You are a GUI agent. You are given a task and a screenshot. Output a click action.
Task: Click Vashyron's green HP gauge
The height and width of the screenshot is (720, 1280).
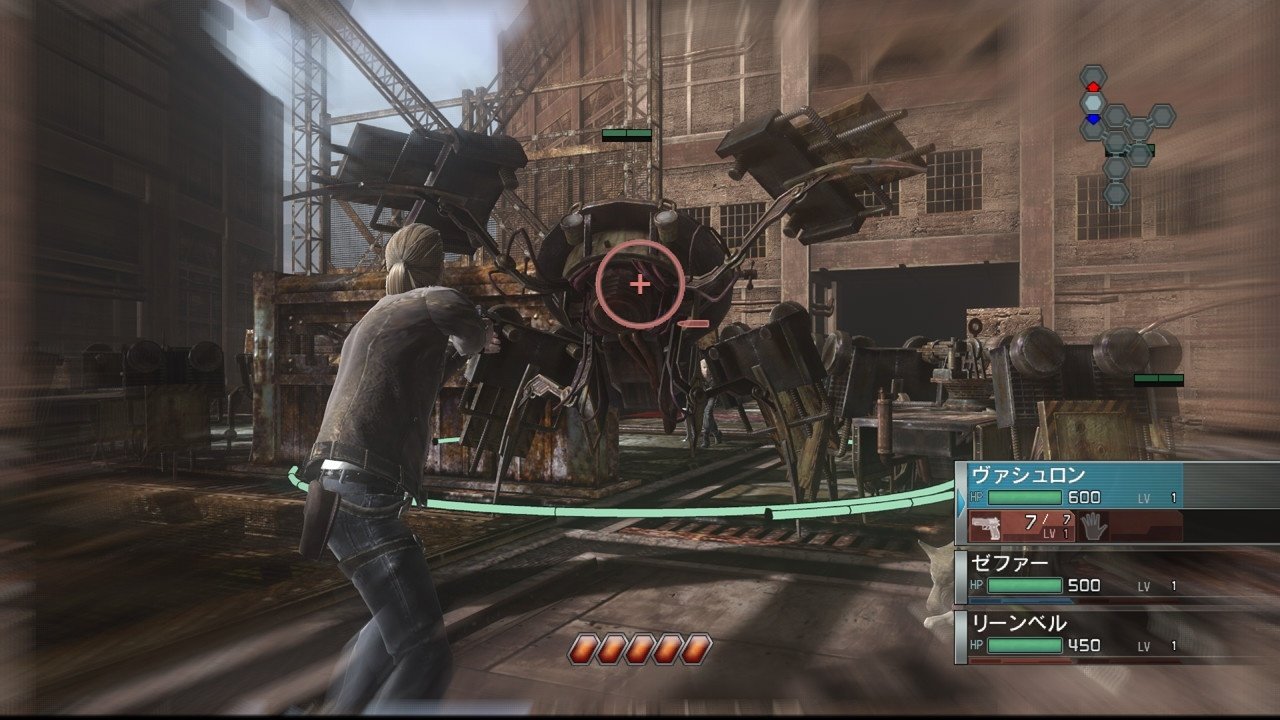coord(1023,498)
